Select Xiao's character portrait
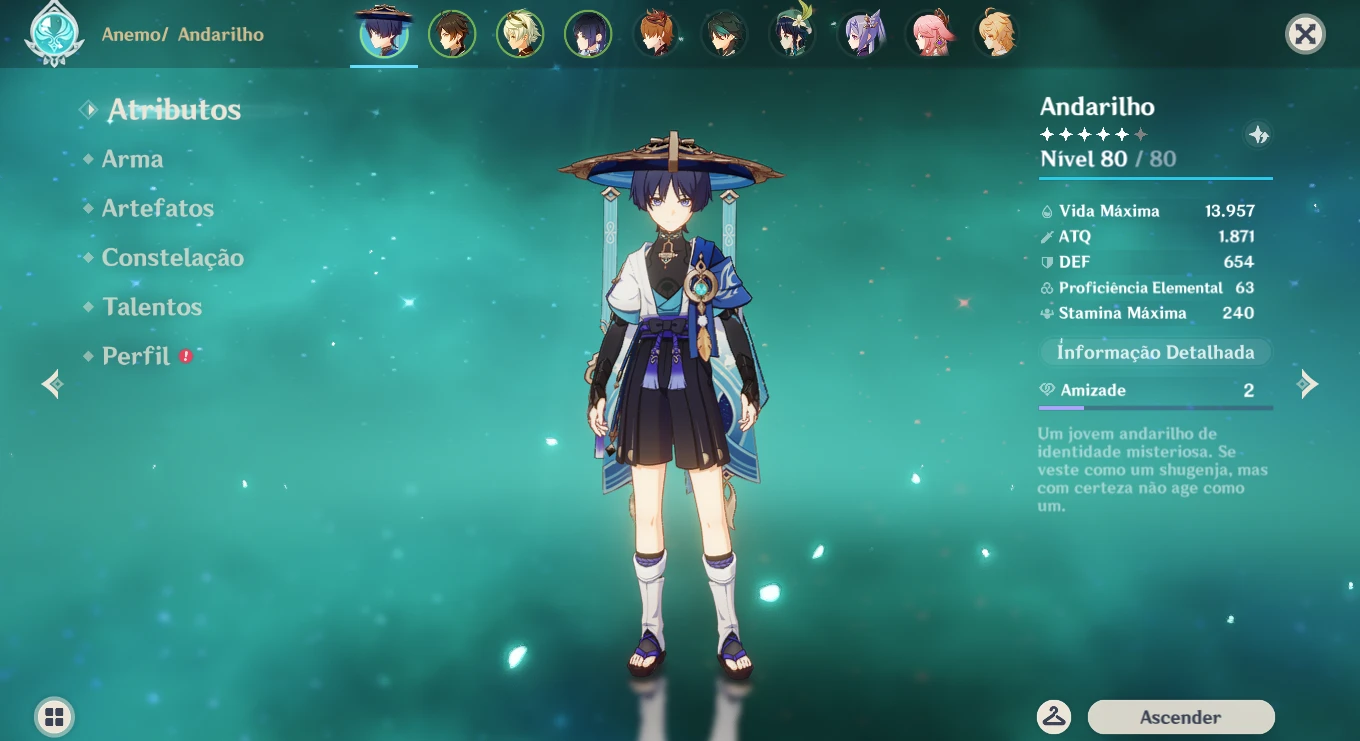Screen dimensions: 1360x741 [x=724, y=33]
